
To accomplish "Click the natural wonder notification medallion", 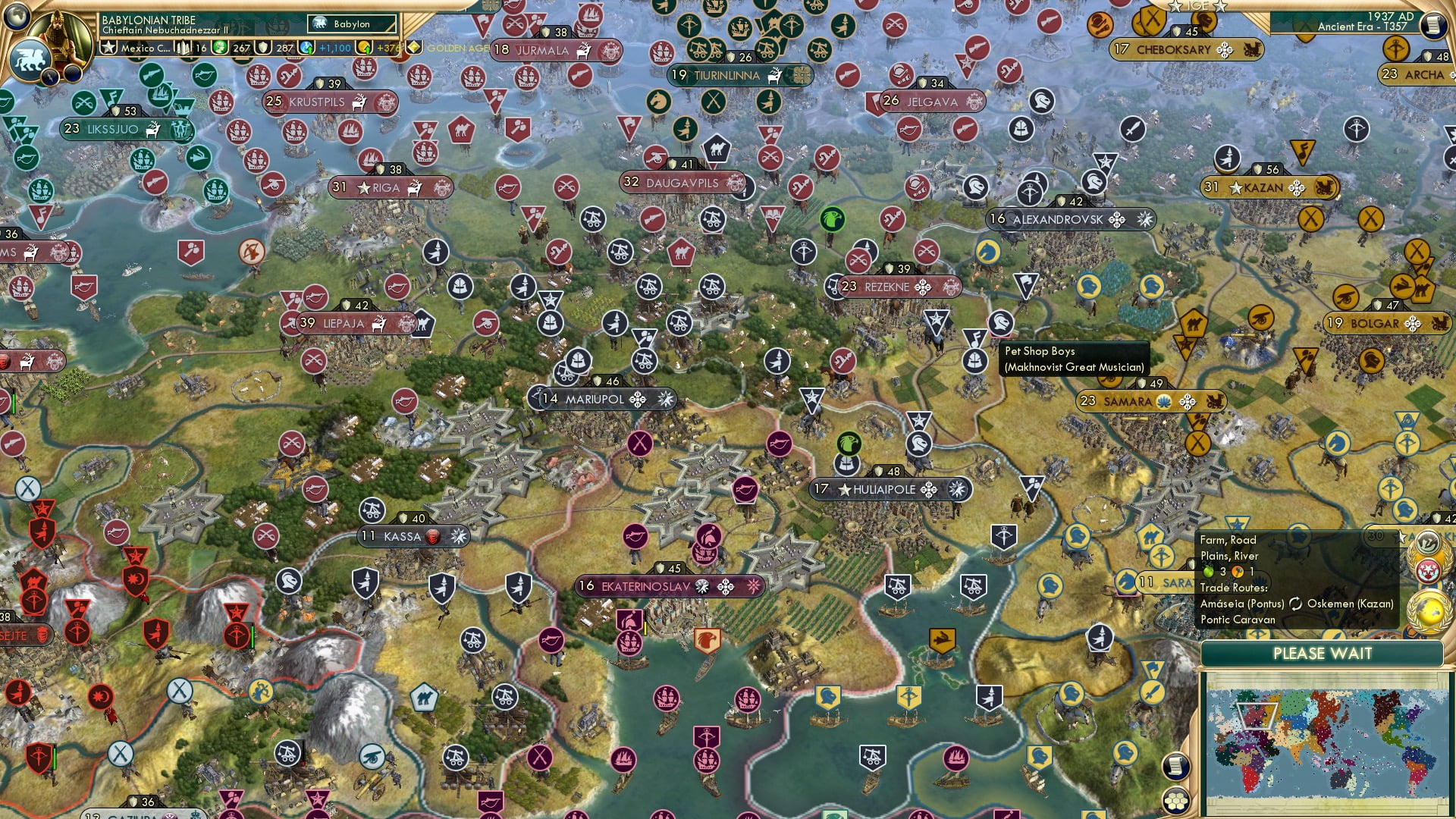I will [1426, 541].
